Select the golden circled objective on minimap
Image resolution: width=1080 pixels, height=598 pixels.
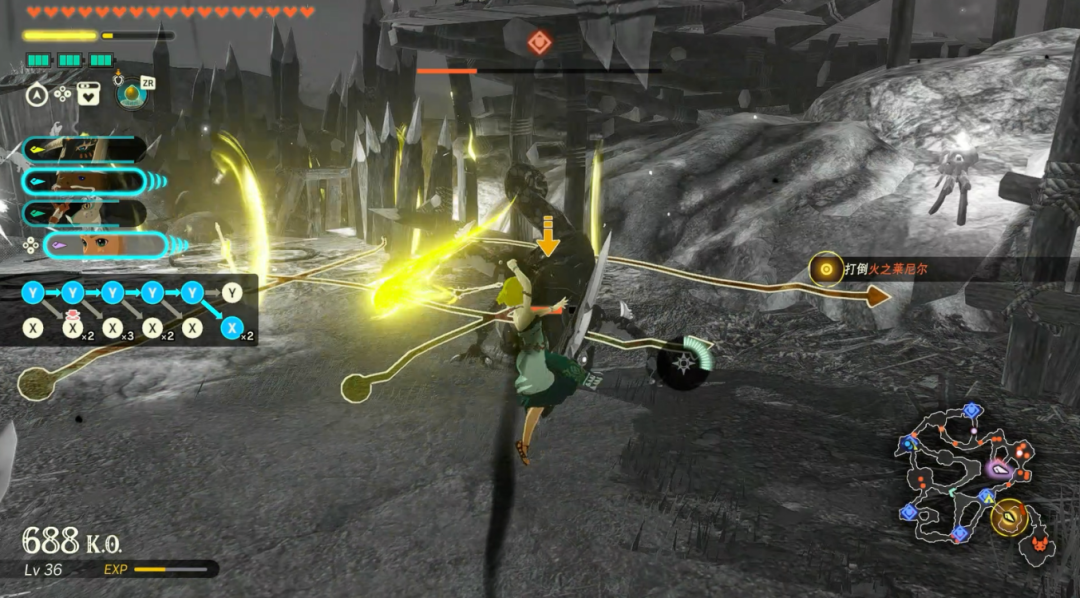[x=1010, y=516]
